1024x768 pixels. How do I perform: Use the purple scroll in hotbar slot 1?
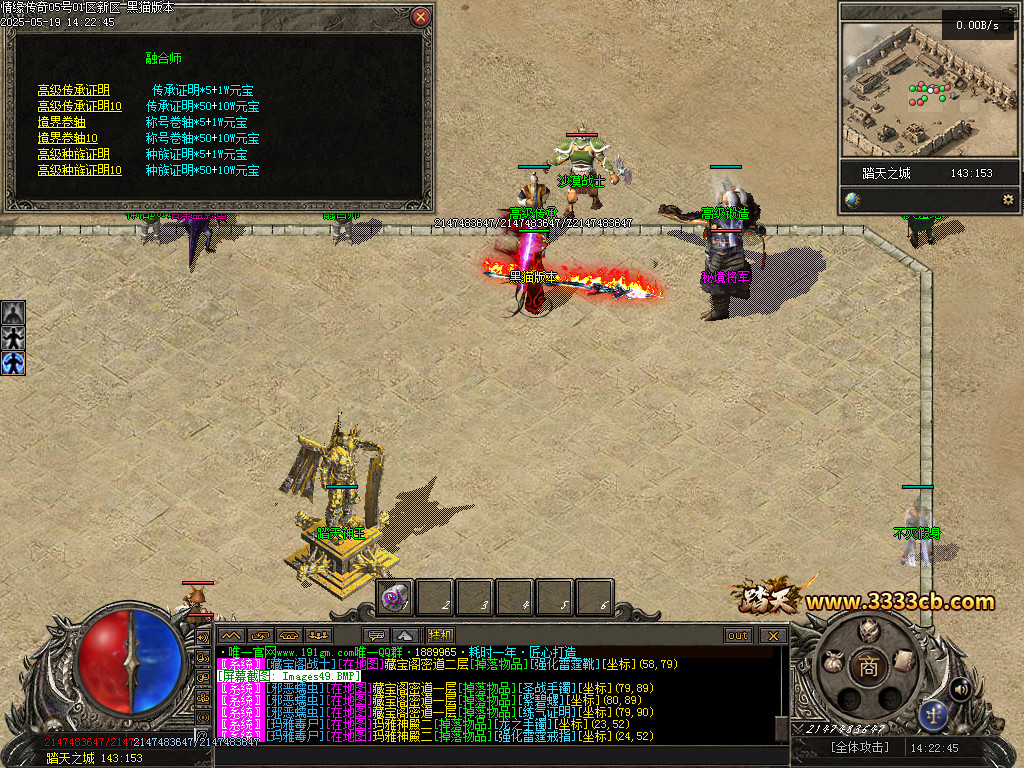395,598
